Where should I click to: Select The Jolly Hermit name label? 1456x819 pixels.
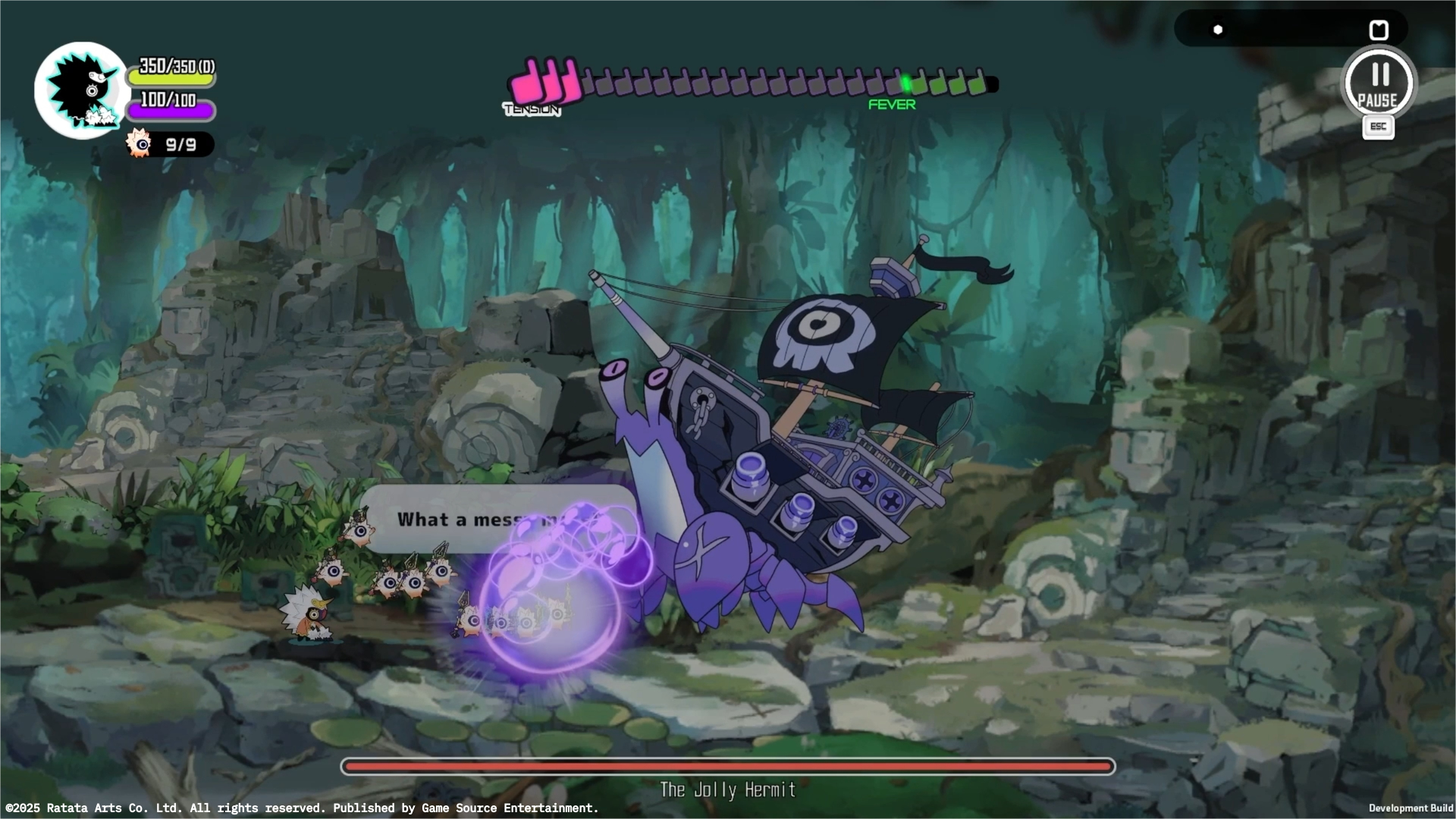tap(726, 789)
